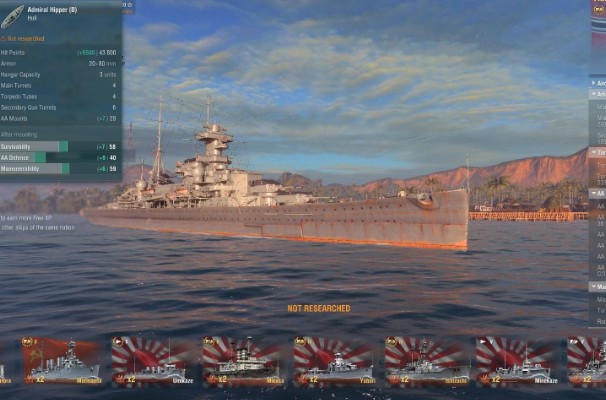
Task: Pick the Yubari cruiser from the ship carousel
Action: tap(333, 361)
